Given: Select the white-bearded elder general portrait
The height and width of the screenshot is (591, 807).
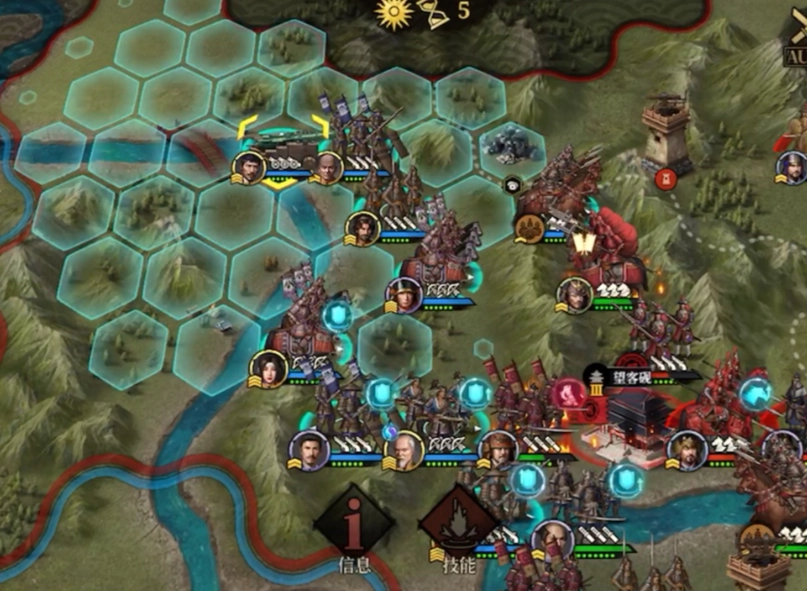Looking at the screenshot, I should (405, 450).
